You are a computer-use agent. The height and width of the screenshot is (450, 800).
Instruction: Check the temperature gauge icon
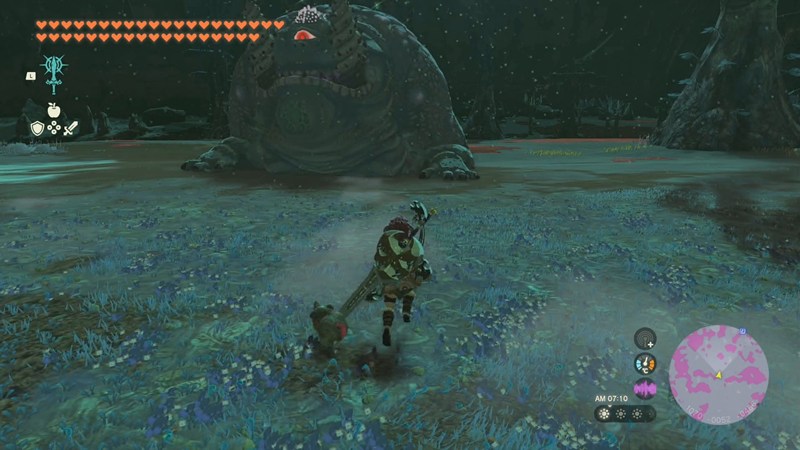[x=645, y=364]
